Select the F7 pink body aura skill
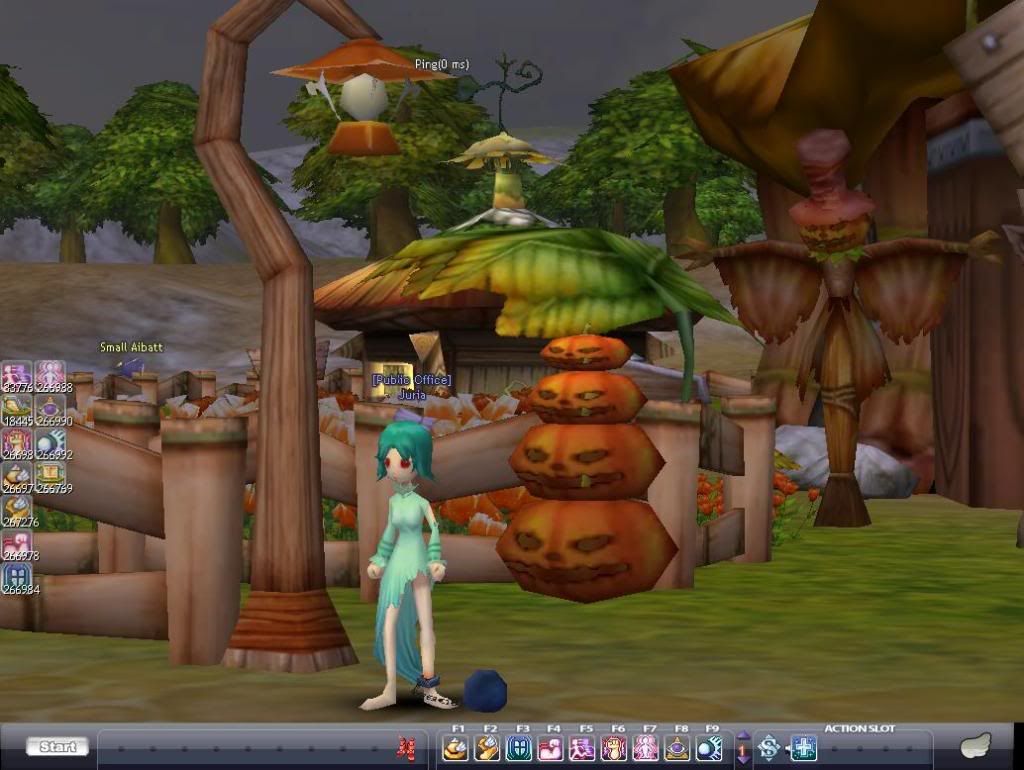 tap(646, 748)
